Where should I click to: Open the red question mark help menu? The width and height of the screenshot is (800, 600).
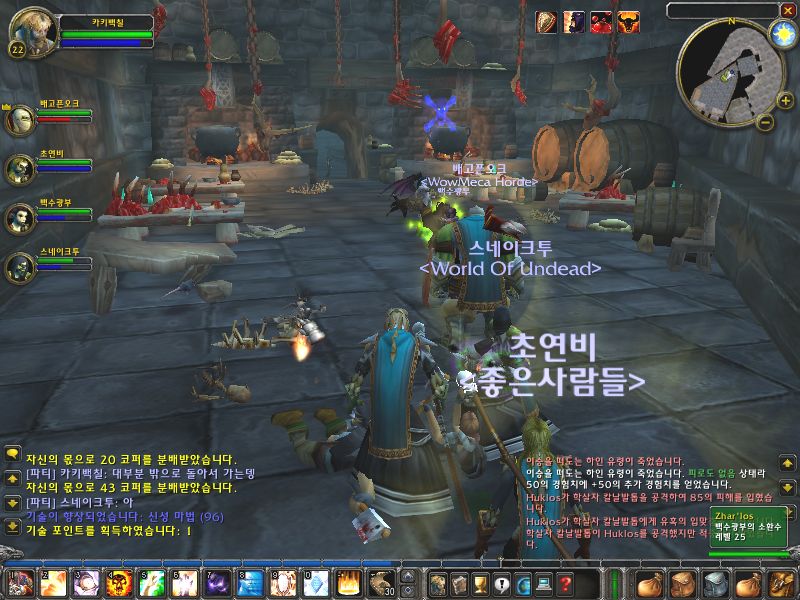[566, 584]
